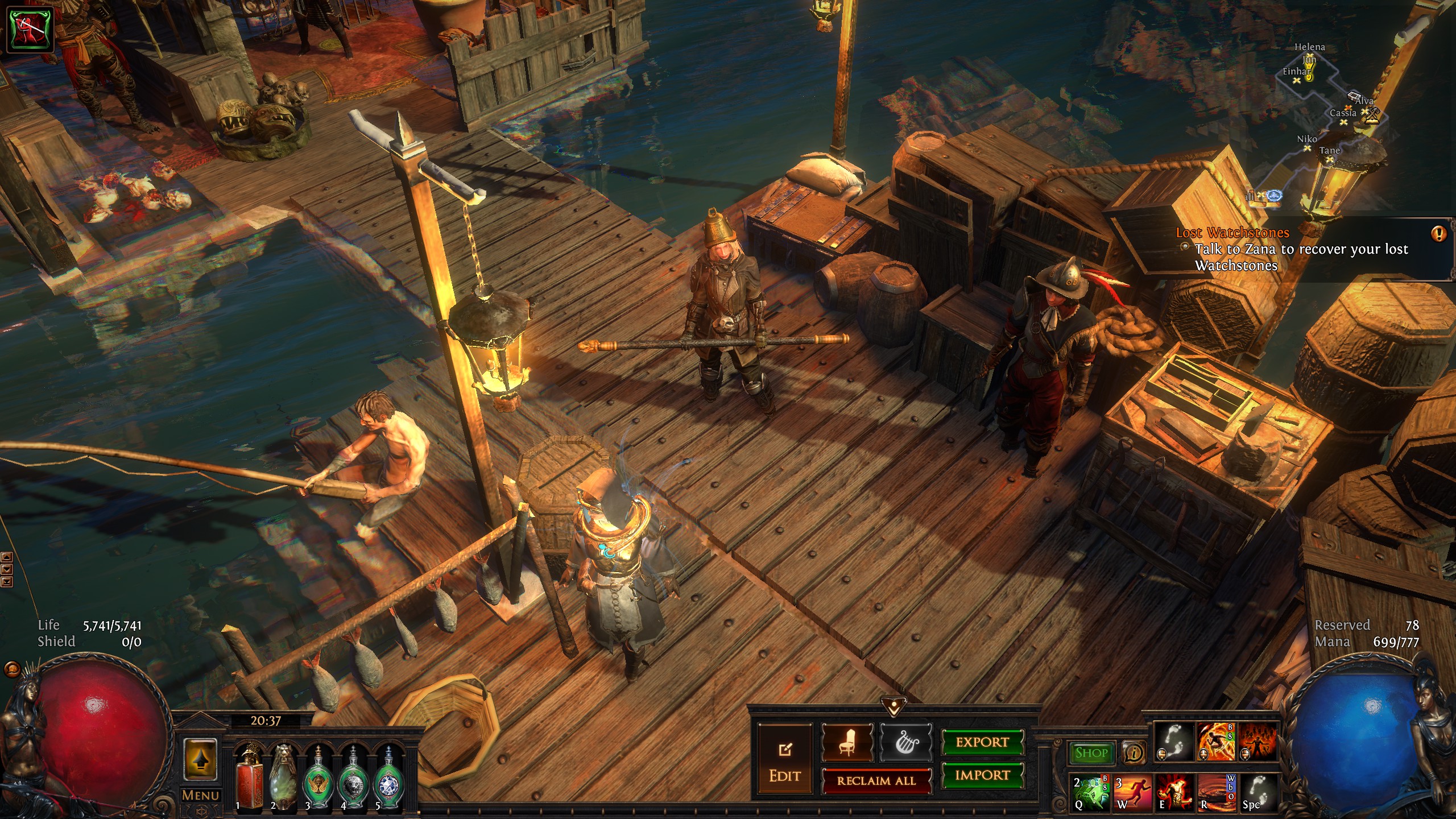Import a hideout layout
1456x819 pixels.
(982, 775)
